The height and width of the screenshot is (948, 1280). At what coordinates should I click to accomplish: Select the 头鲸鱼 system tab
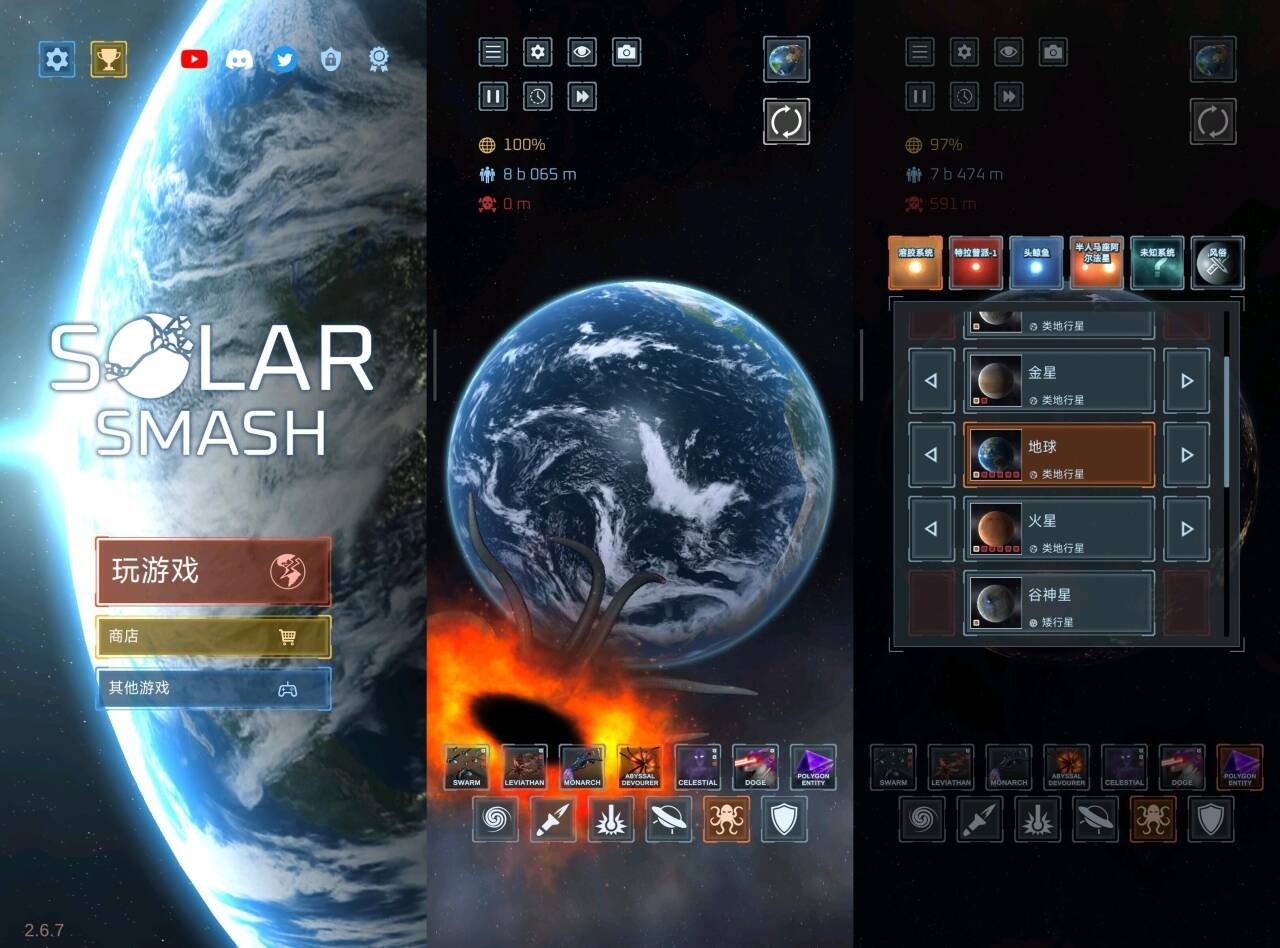(1036, 263)
